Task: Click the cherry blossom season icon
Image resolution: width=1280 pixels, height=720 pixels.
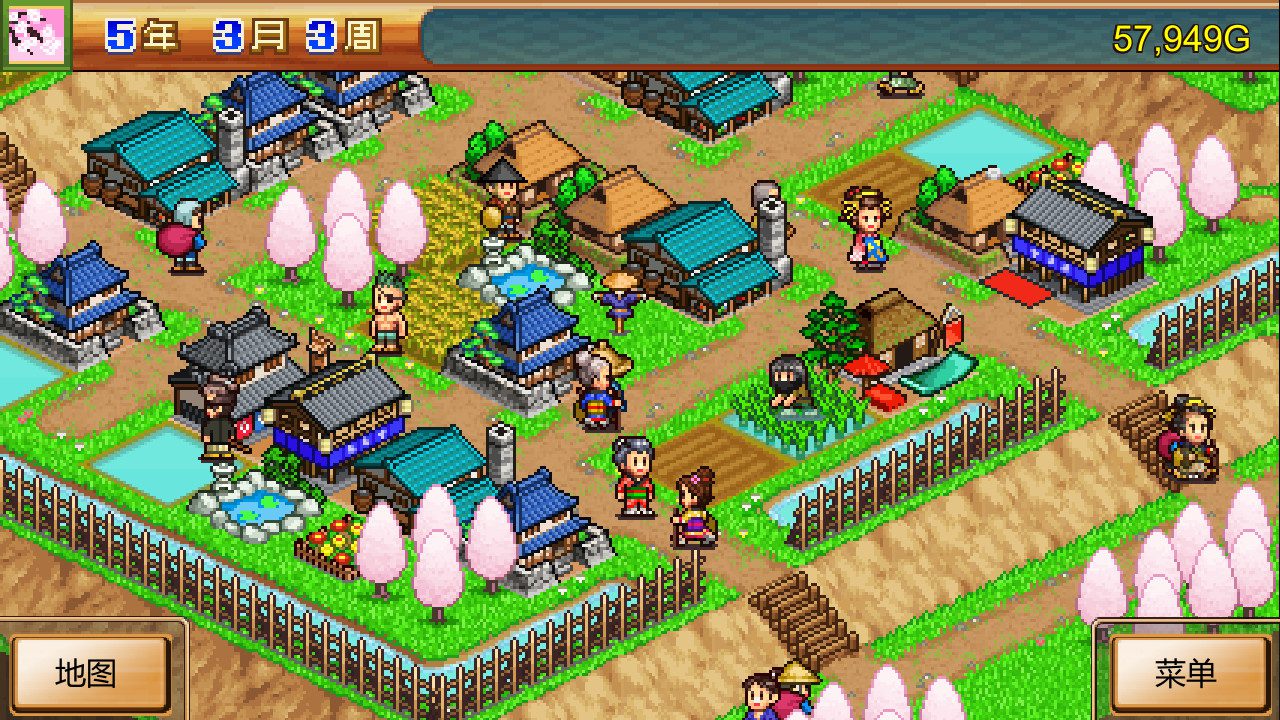Action: (34, 34)
